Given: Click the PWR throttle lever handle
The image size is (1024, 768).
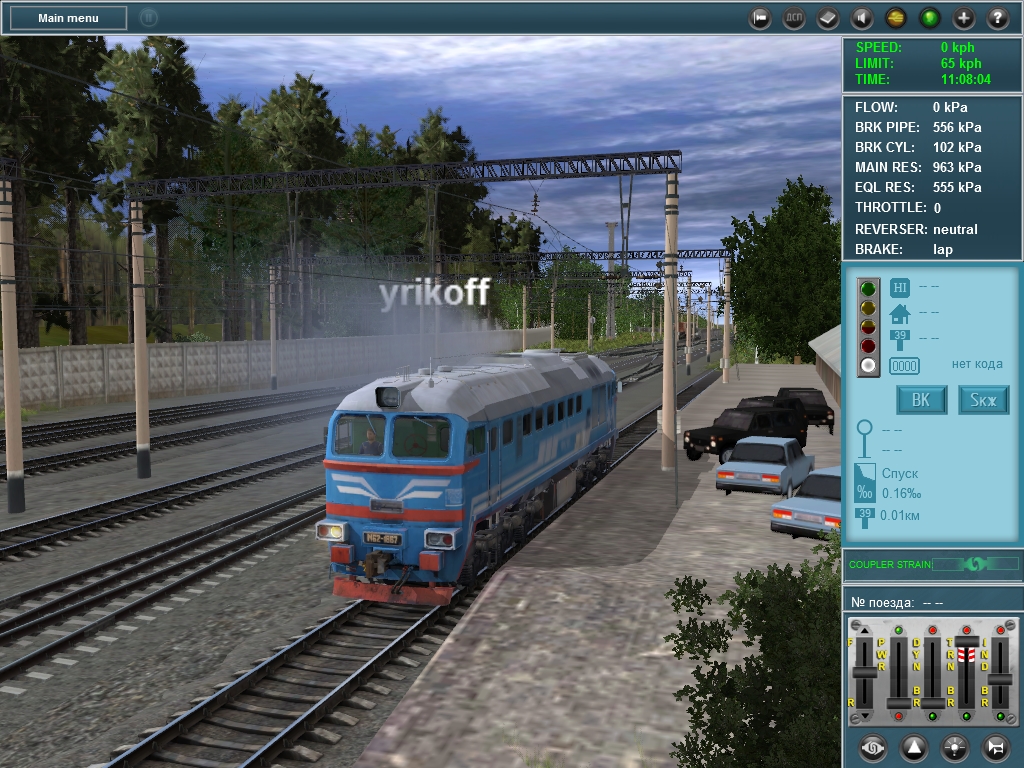Looking at the screenshot, I should pyautogui.click(x=899, y=702).
